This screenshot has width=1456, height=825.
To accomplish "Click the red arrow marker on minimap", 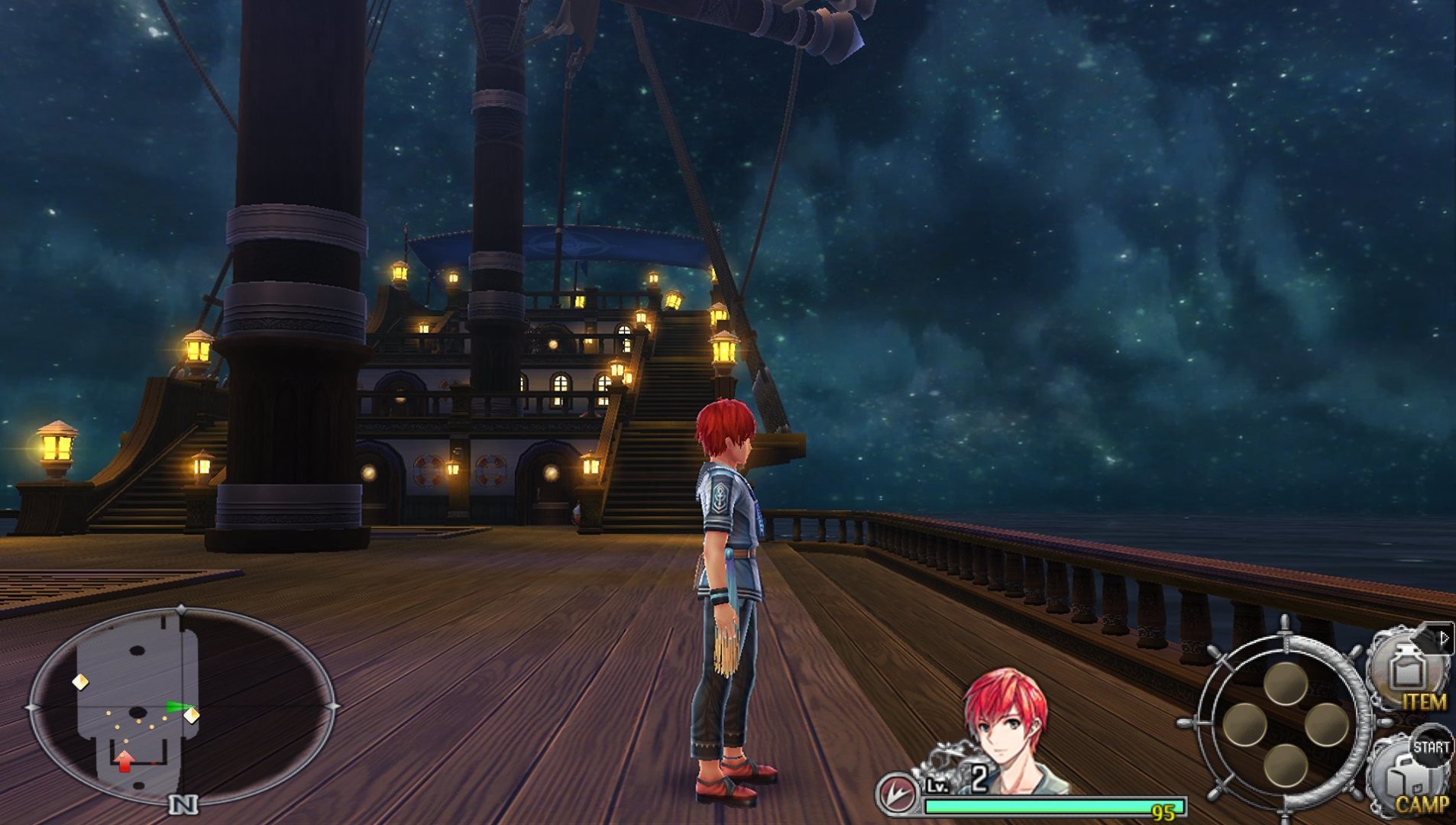I will pyautogui.click(x=125, y=760).
